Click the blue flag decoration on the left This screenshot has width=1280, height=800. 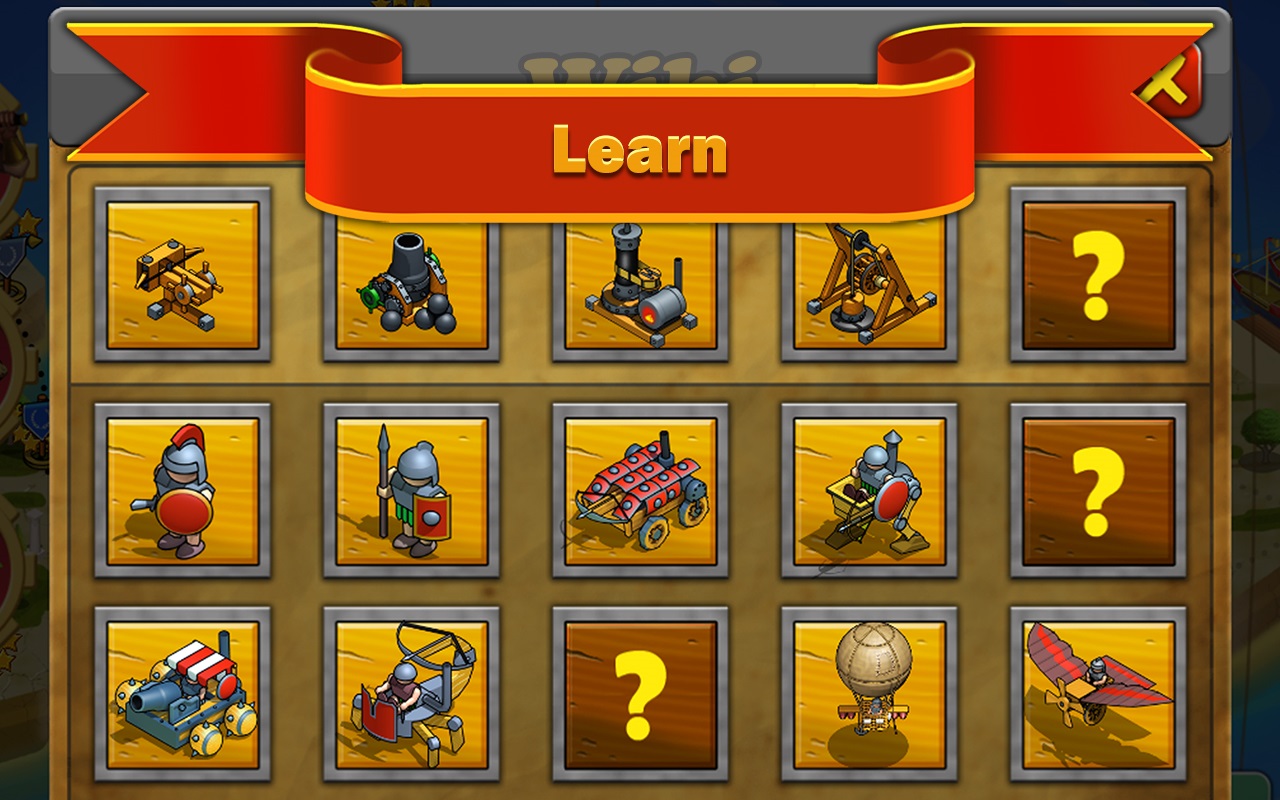(x=36, y=420)
